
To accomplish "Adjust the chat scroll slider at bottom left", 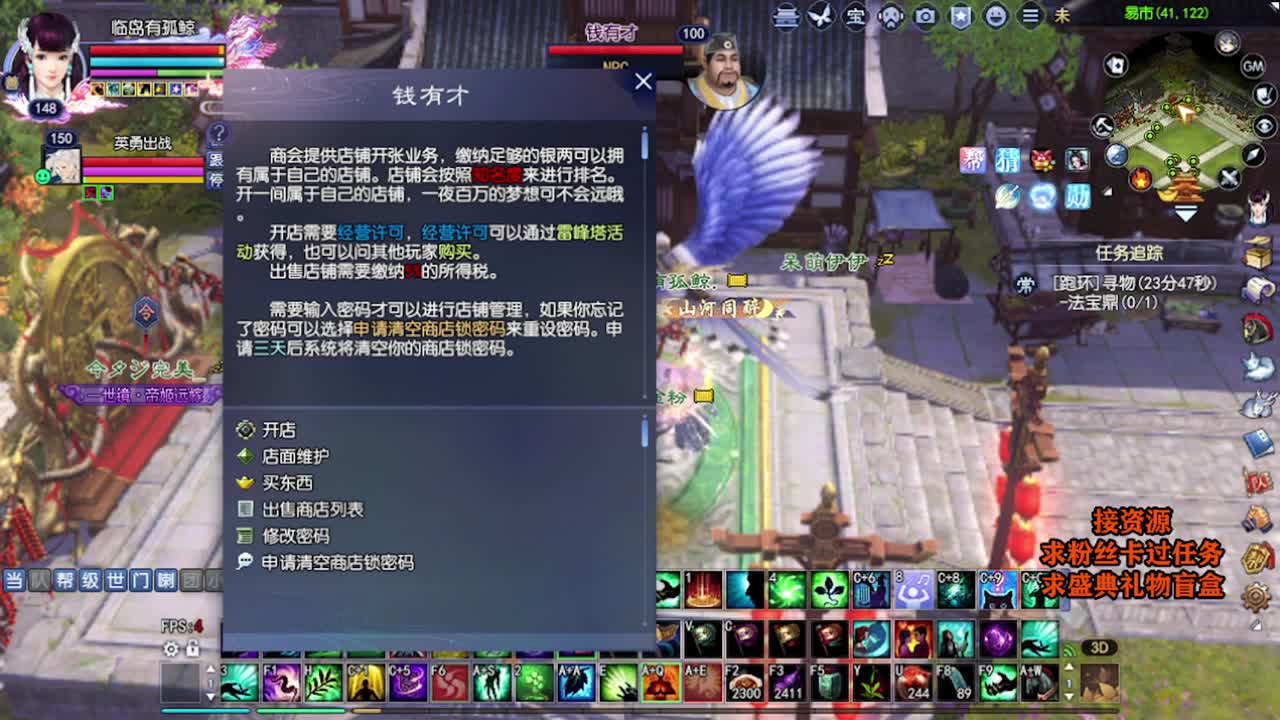I will pyautogui.click(x=211, y=682).
